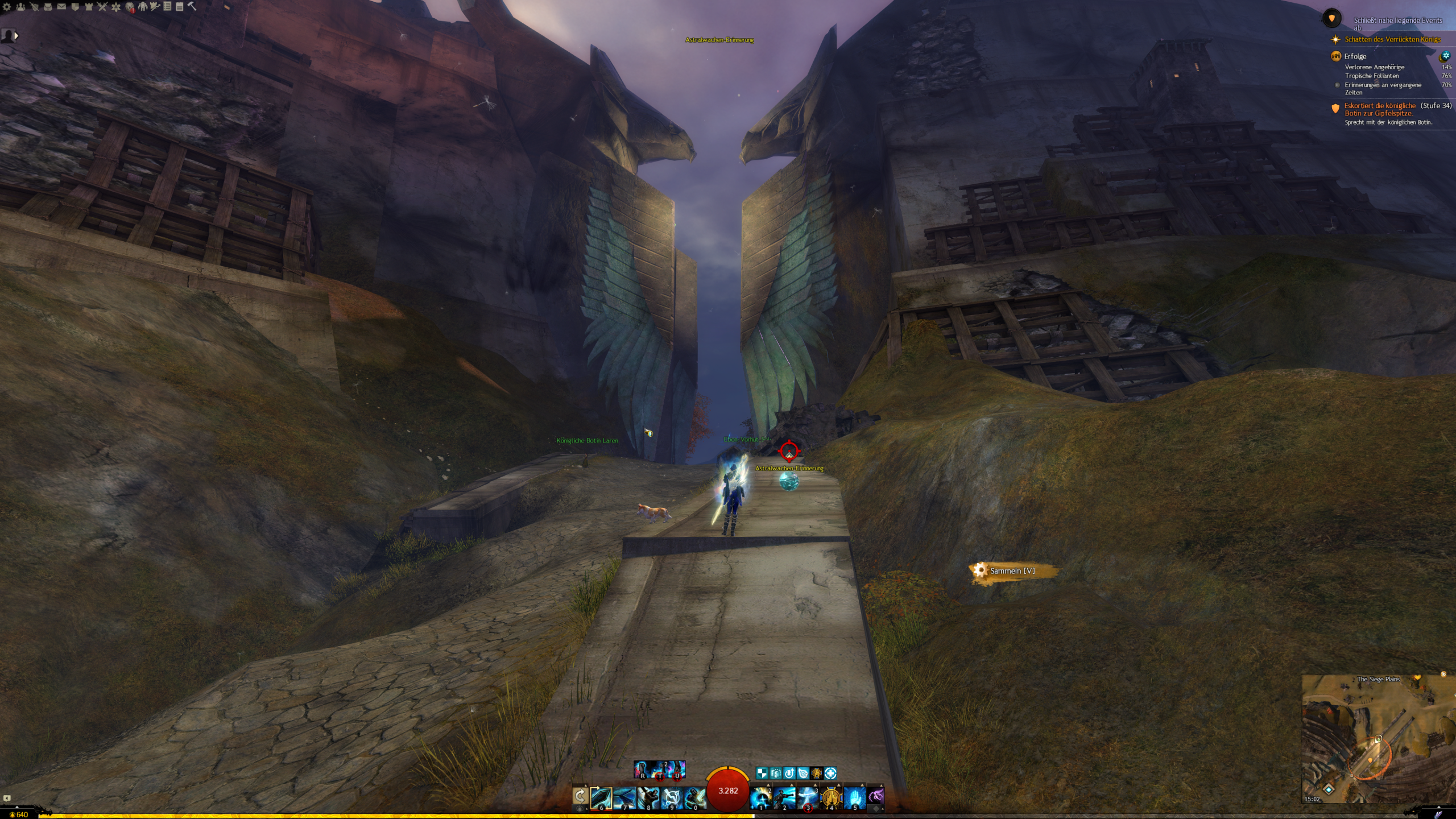Expand the party portrait arrow

coord(16,36)
